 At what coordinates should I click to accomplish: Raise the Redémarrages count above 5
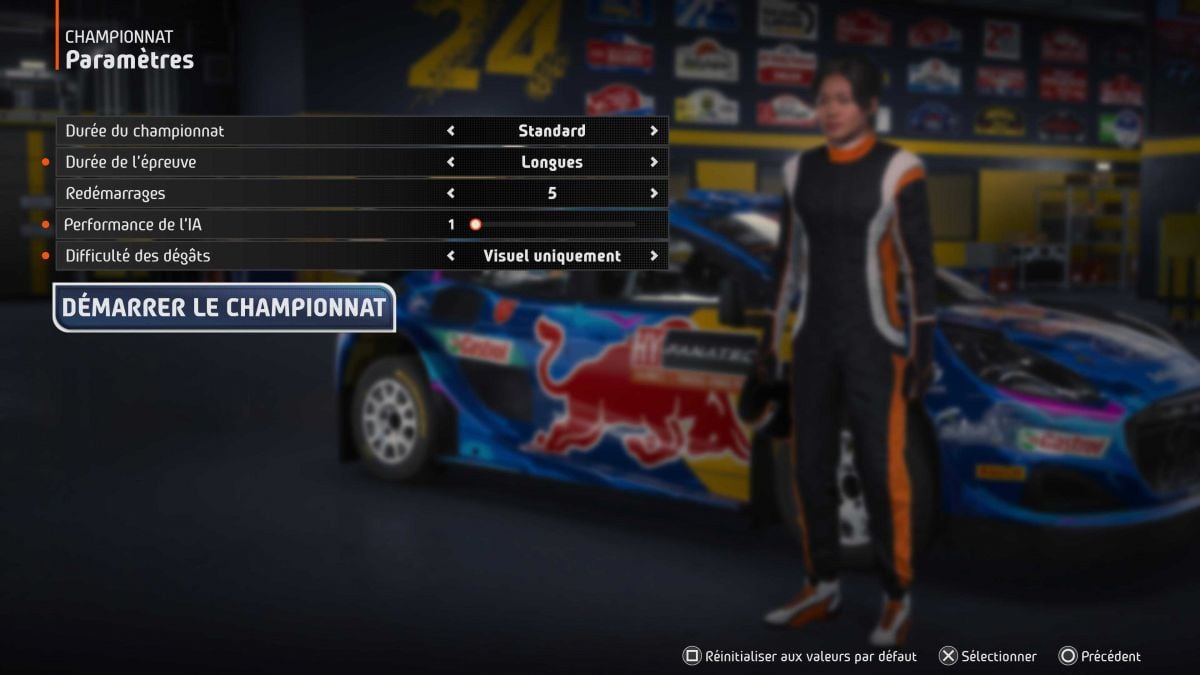tap(654, 193)
